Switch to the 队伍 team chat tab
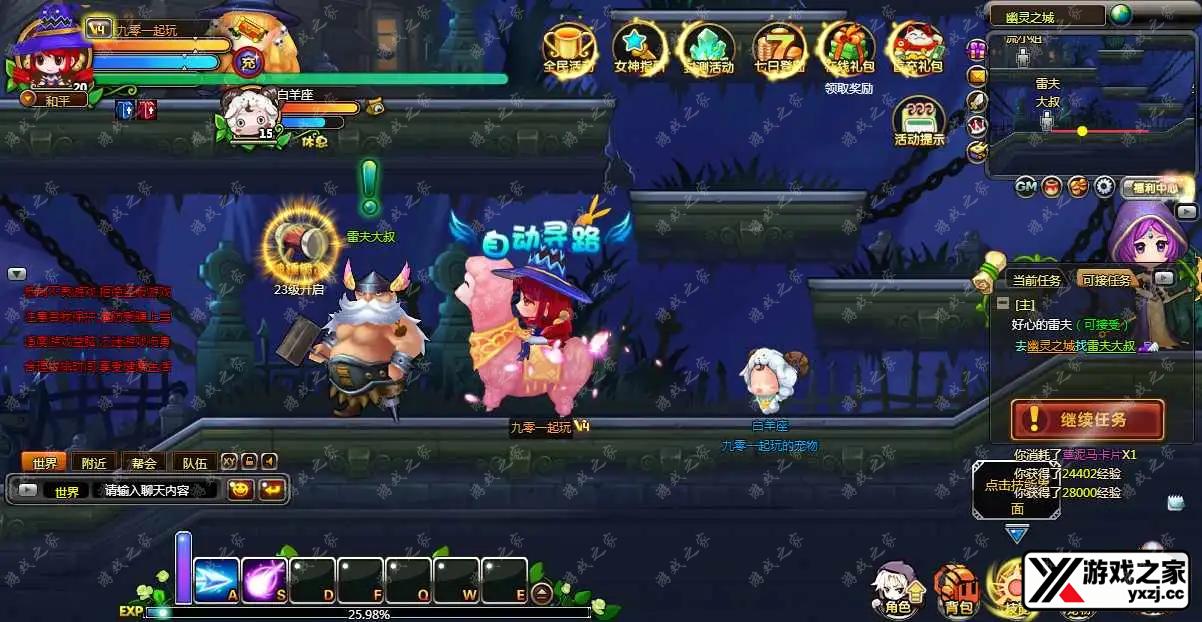This screenshot has width=1202, height=622. click(194, 463)
